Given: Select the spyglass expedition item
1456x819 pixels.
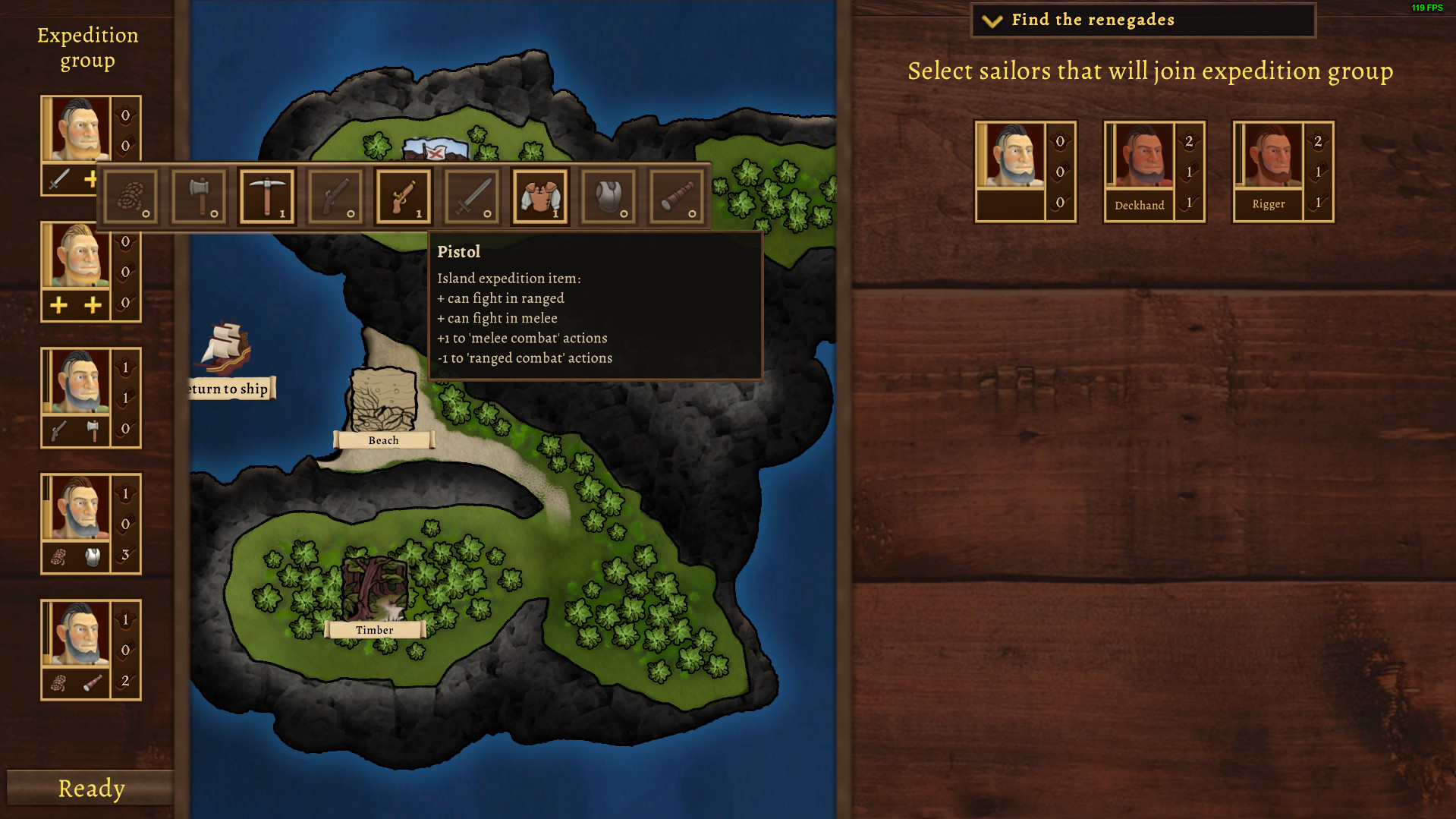Looking at the screenshot, I should click(x=677, y=196).
